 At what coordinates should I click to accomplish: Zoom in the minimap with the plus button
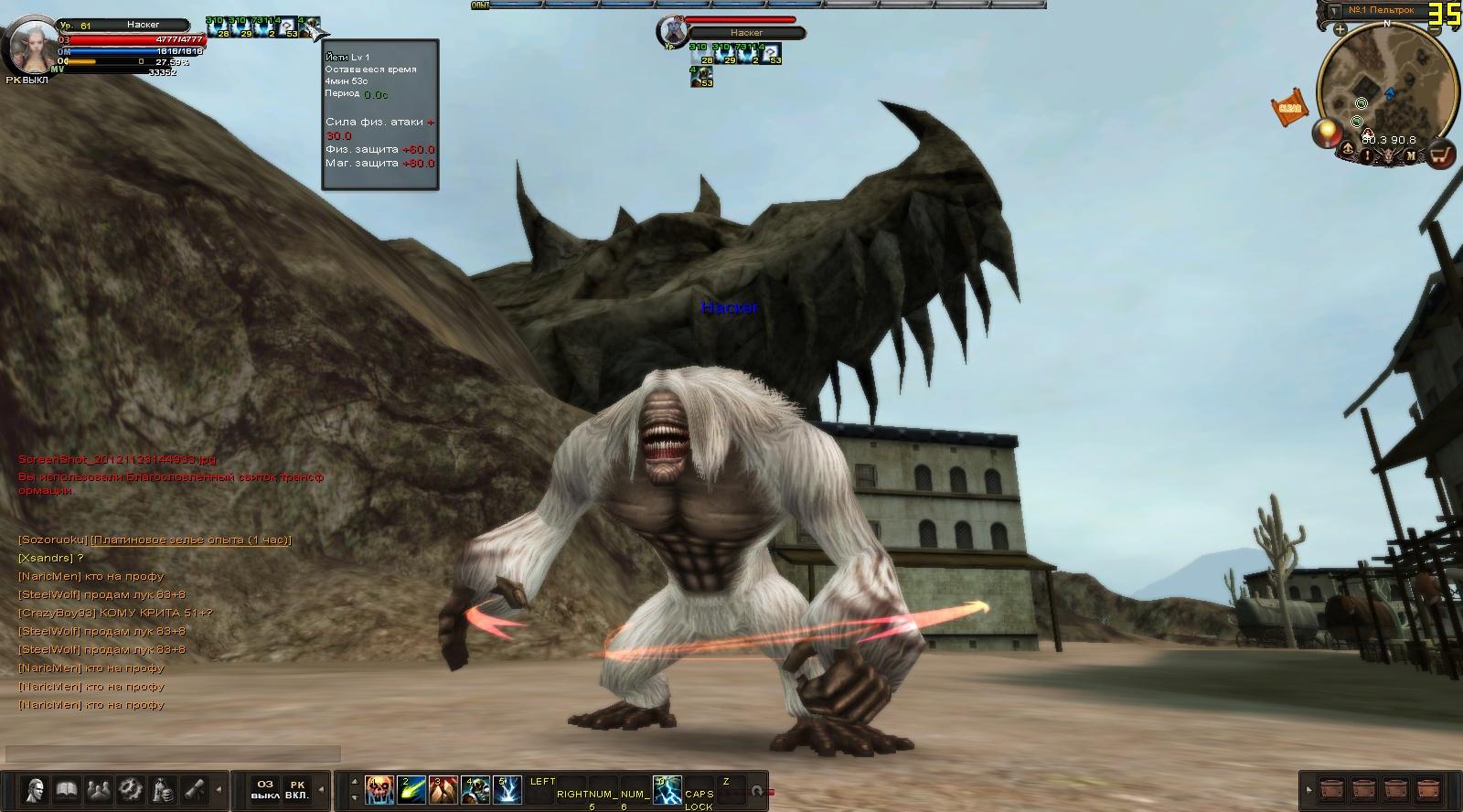point(1340,29)
